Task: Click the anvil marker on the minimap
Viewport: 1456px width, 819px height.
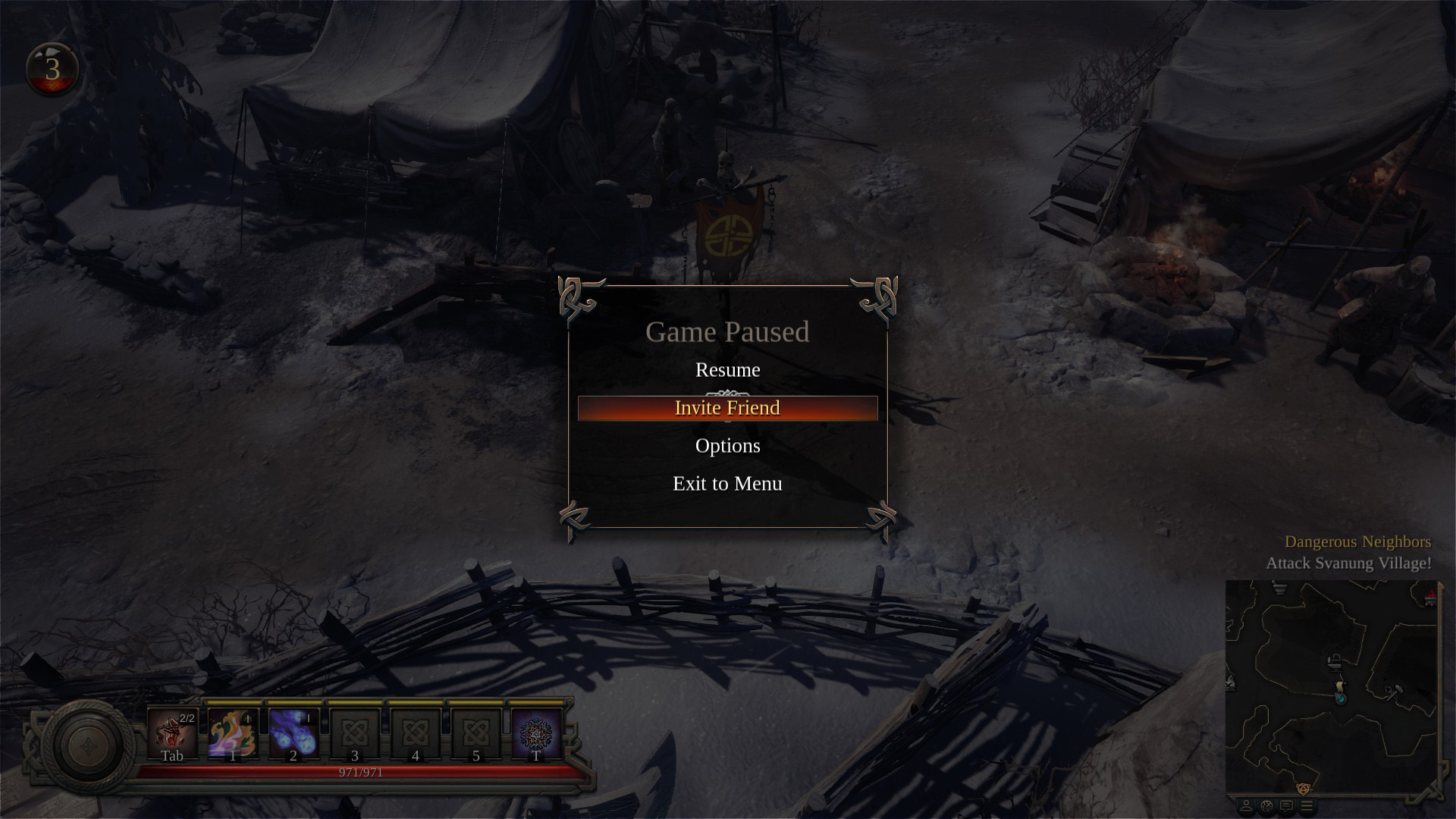Action: click(x=1334, y=664)
